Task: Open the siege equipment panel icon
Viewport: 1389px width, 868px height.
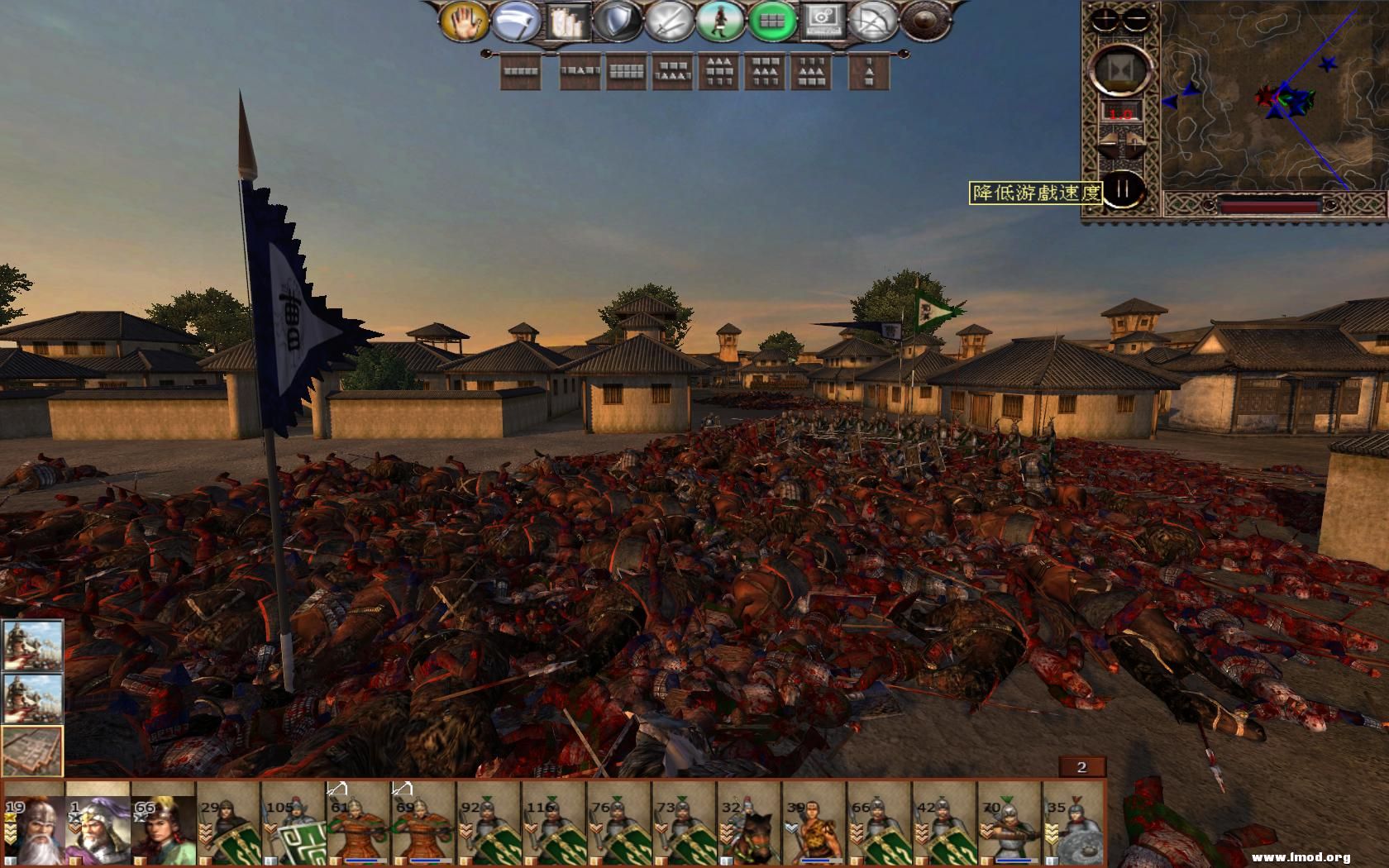Action: pyautogui.click(x=570, y=21)
